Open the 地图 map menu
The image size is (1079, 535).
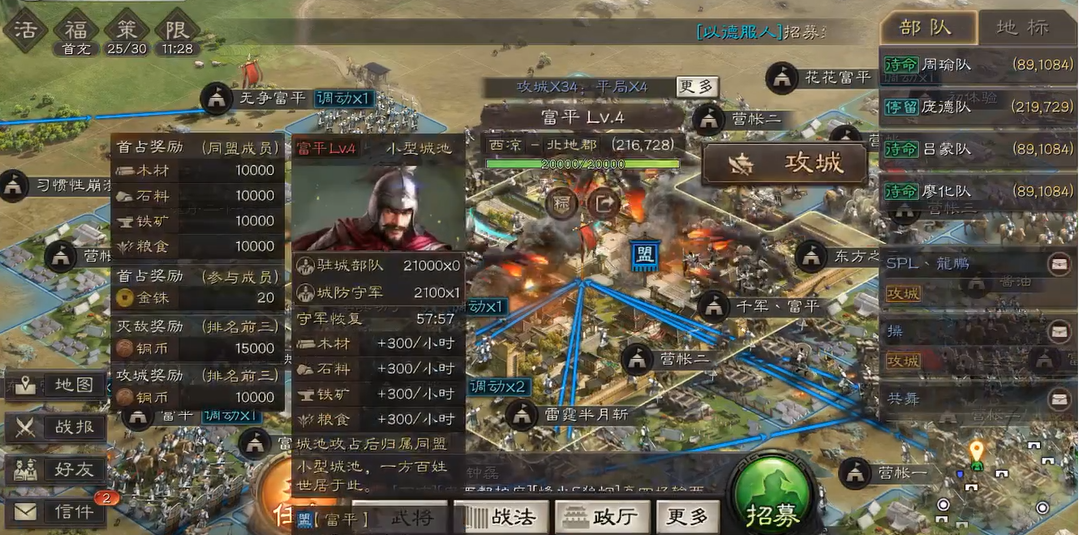tap(56, 385)
